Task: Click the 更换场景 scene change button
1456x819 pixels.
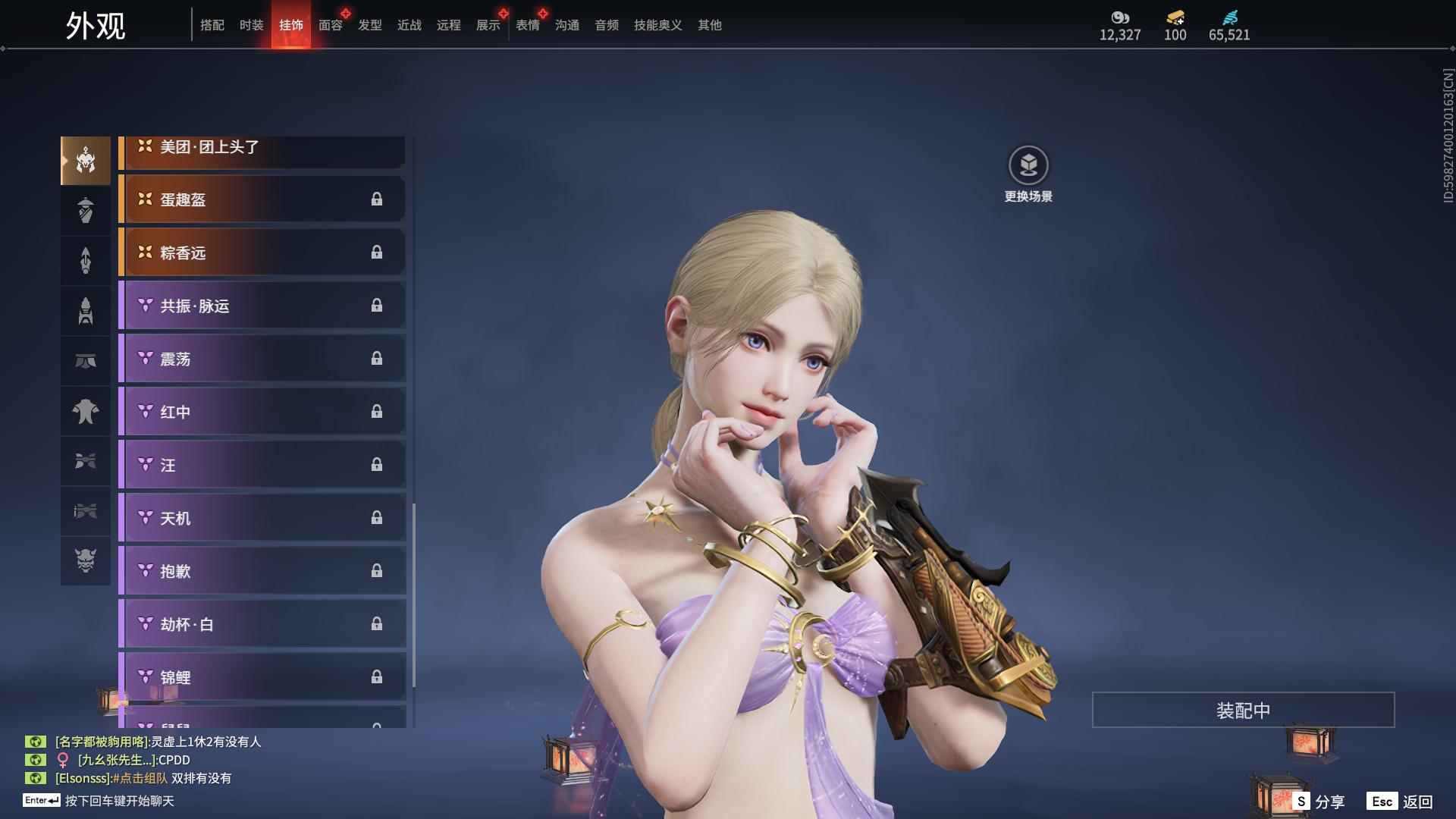Action: (1028, 174)
